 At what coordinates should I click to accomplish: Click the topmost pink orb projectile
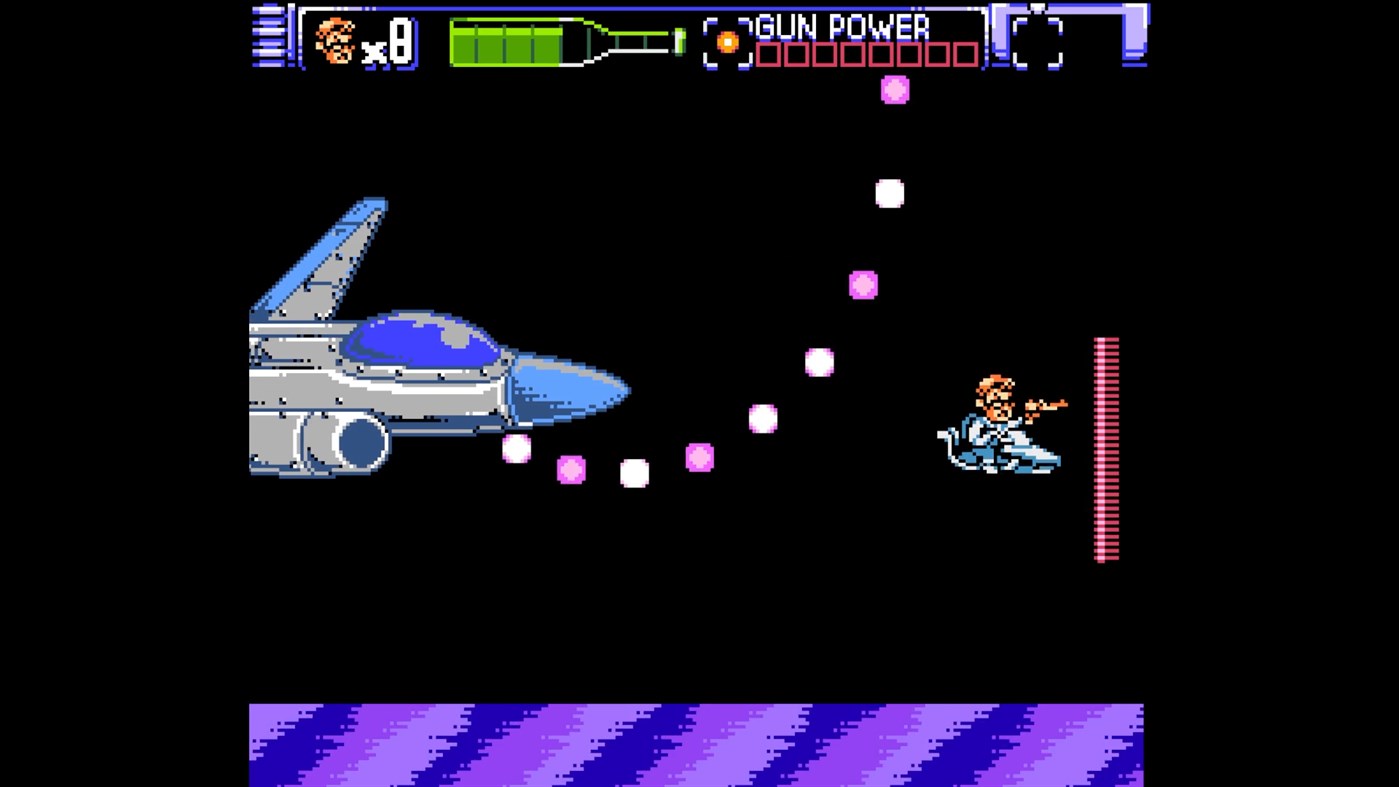893,90
